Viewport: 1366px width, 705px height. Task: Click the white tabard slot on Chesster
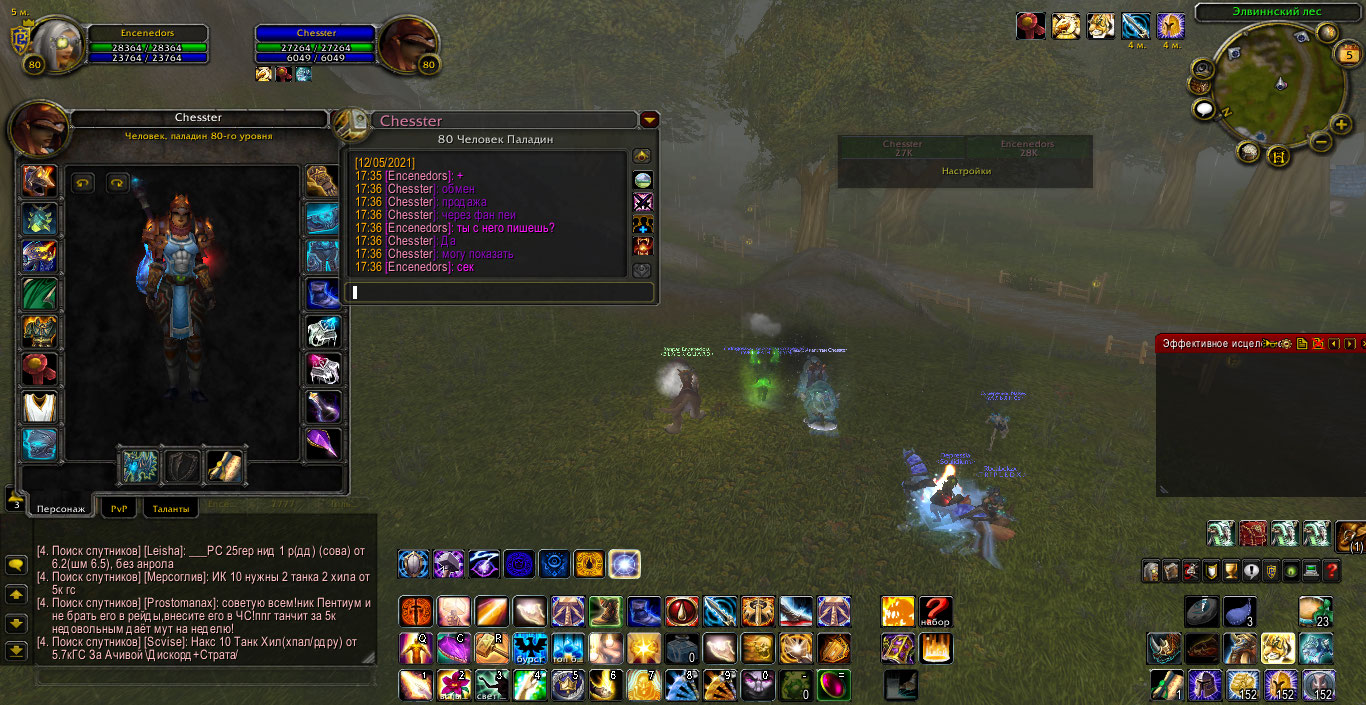pos(40,407)
